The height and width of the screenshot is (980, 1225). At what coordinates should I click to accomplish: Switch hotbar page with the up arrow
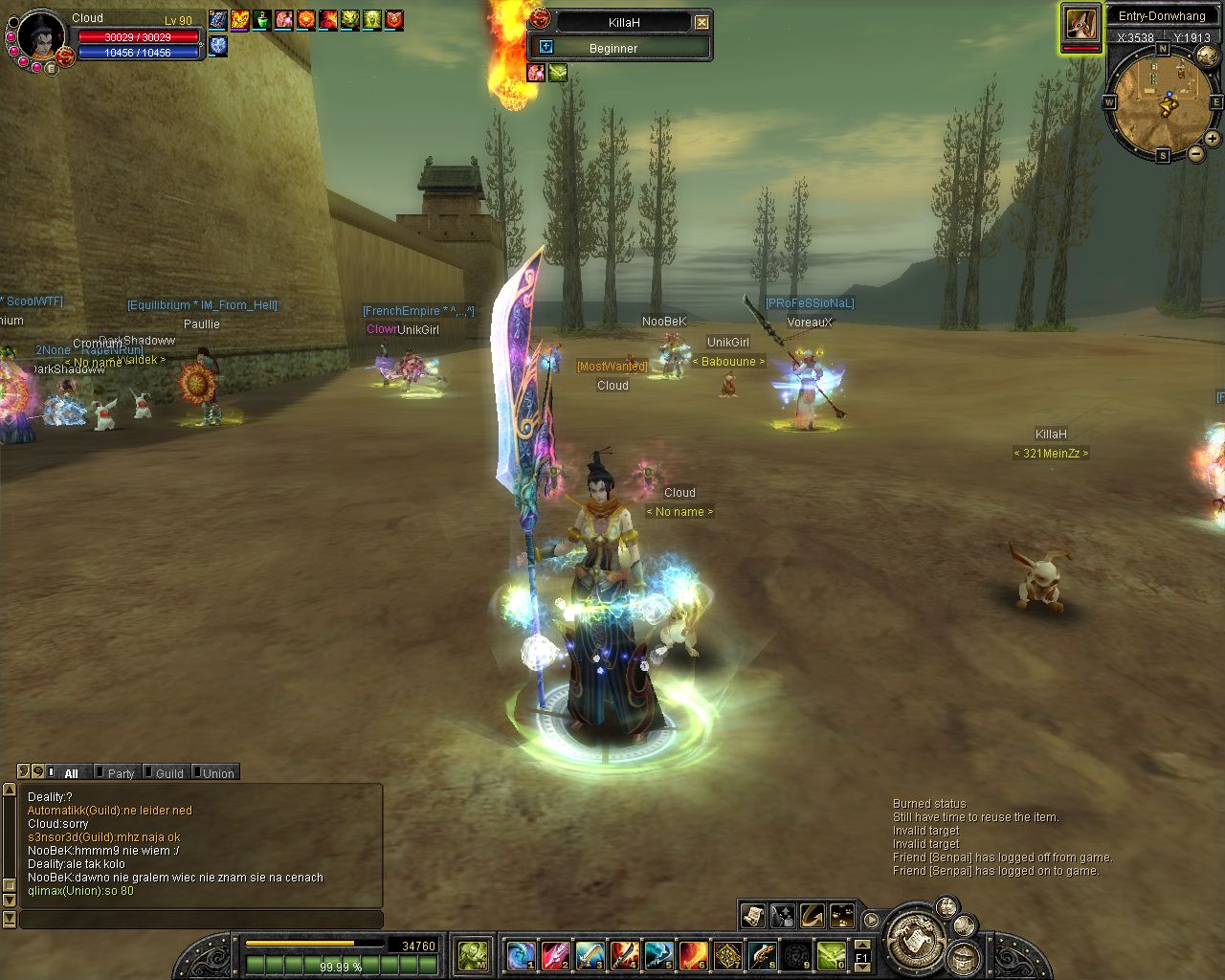(x=862, y=947)
